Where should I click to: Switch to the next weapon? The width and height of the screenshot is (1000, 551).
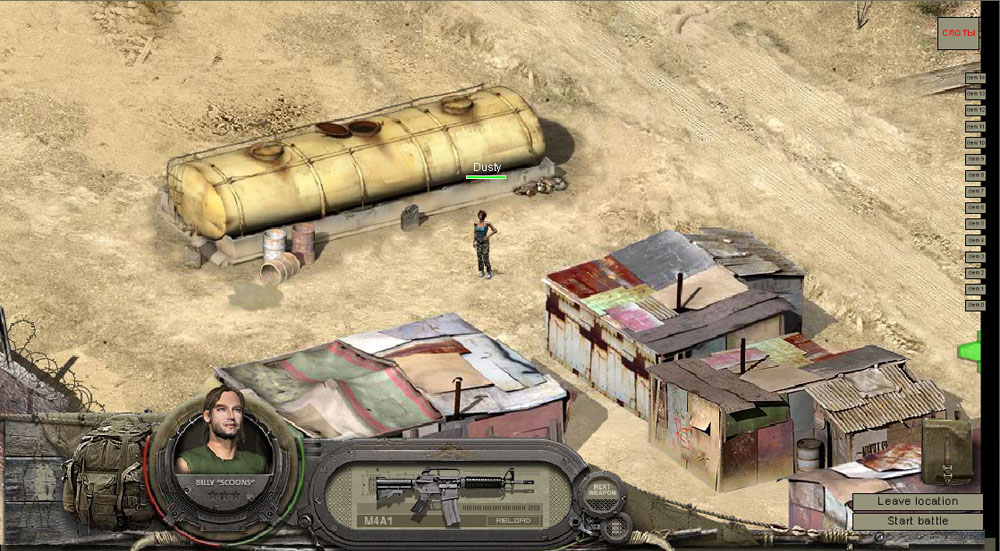tap(599, 491)
